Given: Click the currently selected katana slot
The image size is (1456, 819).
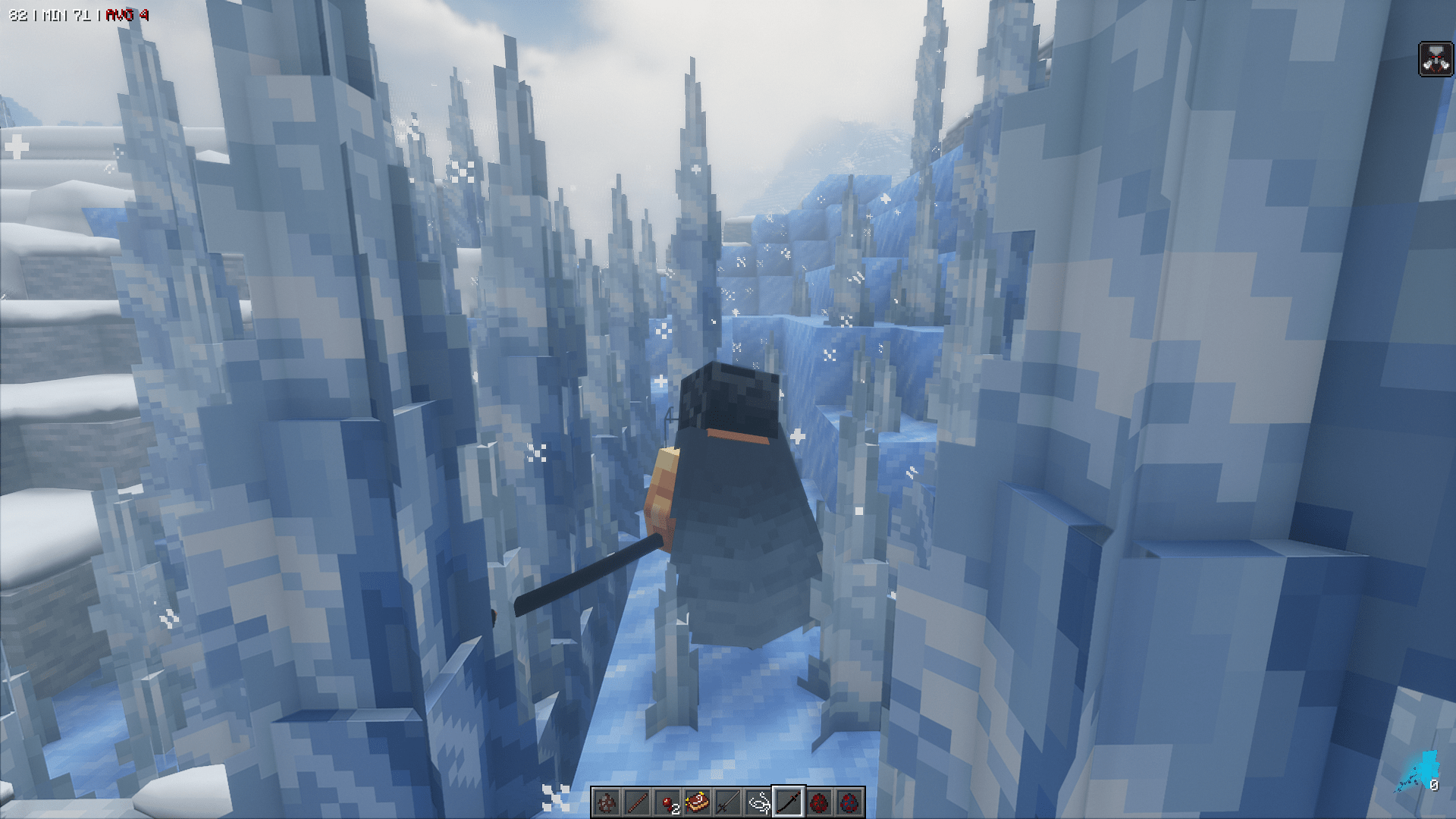Looking at the screenshot, I should 789,801.
